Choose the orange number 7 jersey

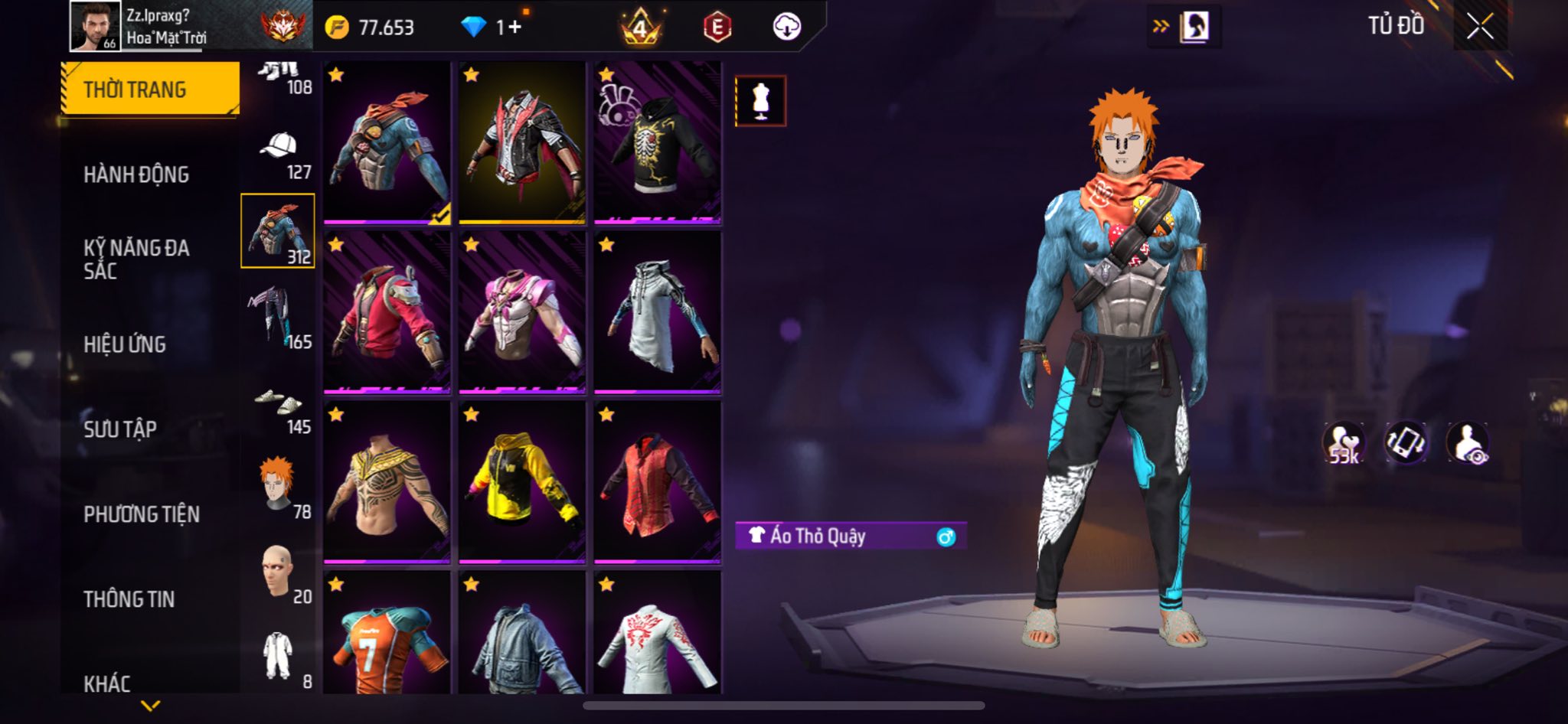coord(387,635)
